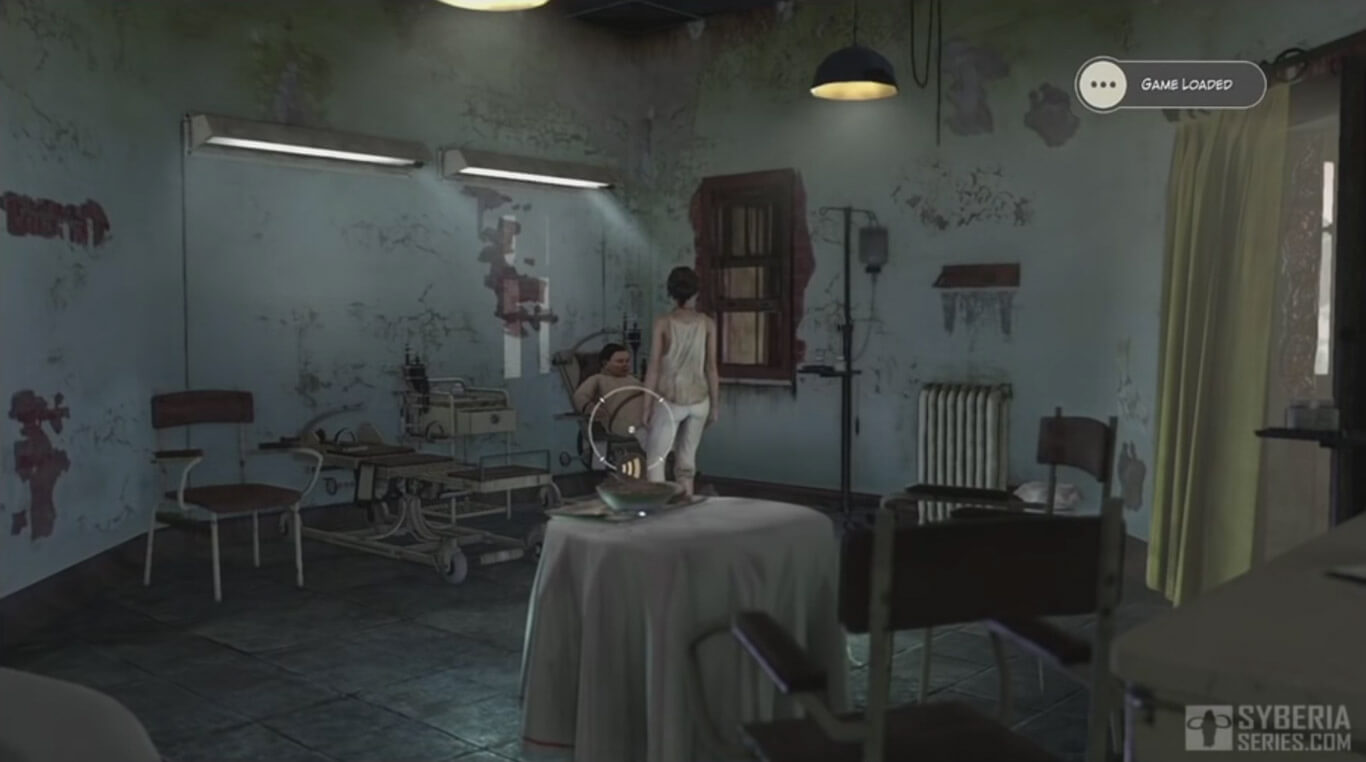Click the circular interaction reticle
Image resolution: width=1366 pixels, height=762 pixels.
click(633, 427)
